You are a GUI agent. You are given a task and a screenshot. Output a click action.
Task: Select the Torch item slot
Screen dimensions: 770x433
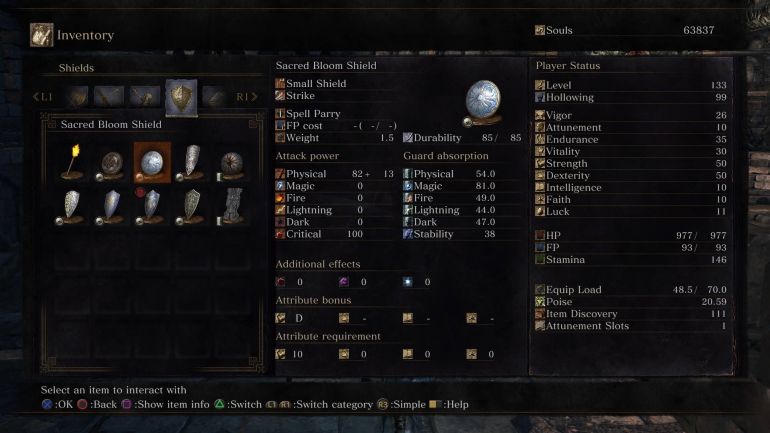(x=72, y=161)
